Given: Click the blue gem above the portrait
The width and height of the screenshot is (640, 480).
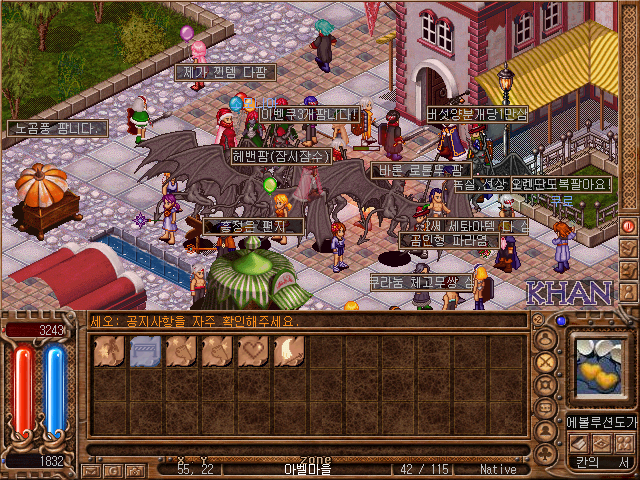Looking at the screenshot, I should coord(561,321).
